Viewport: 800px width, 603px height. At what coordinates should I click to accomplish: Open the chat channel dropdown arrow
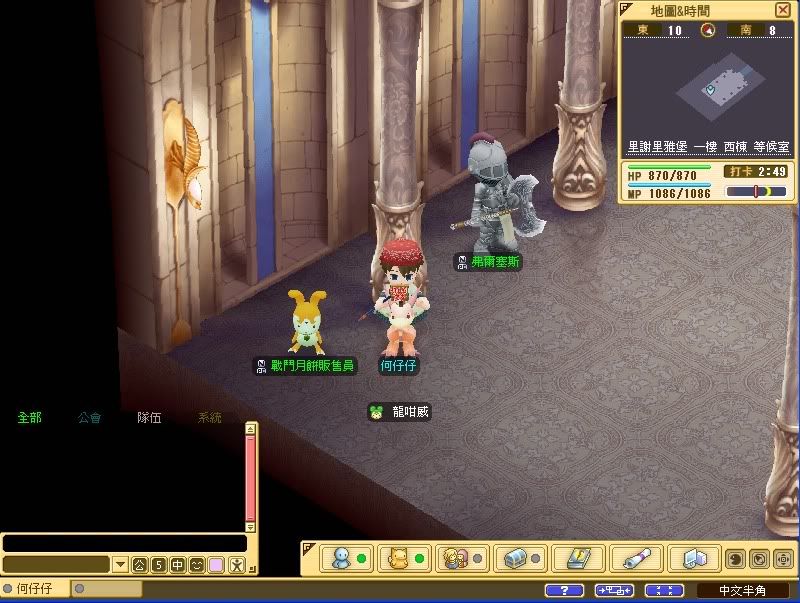click(120, 565)
